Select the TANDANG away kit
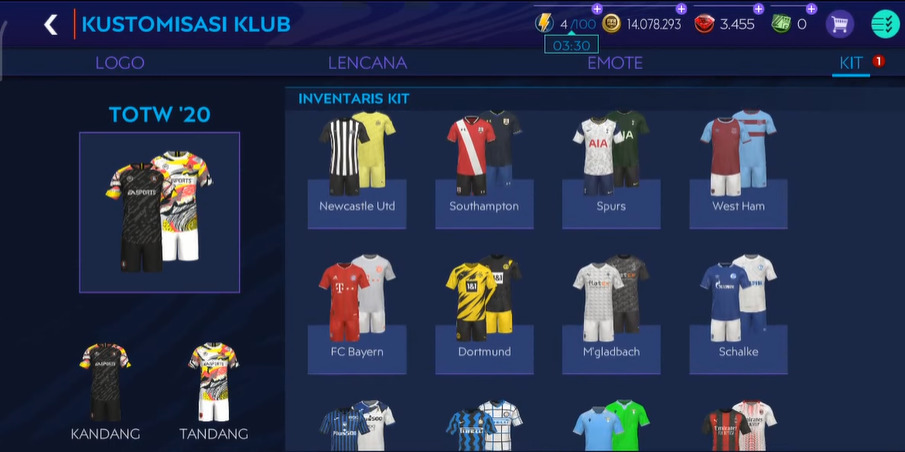This screenshot has width=905, height=452. pos(213,391)
